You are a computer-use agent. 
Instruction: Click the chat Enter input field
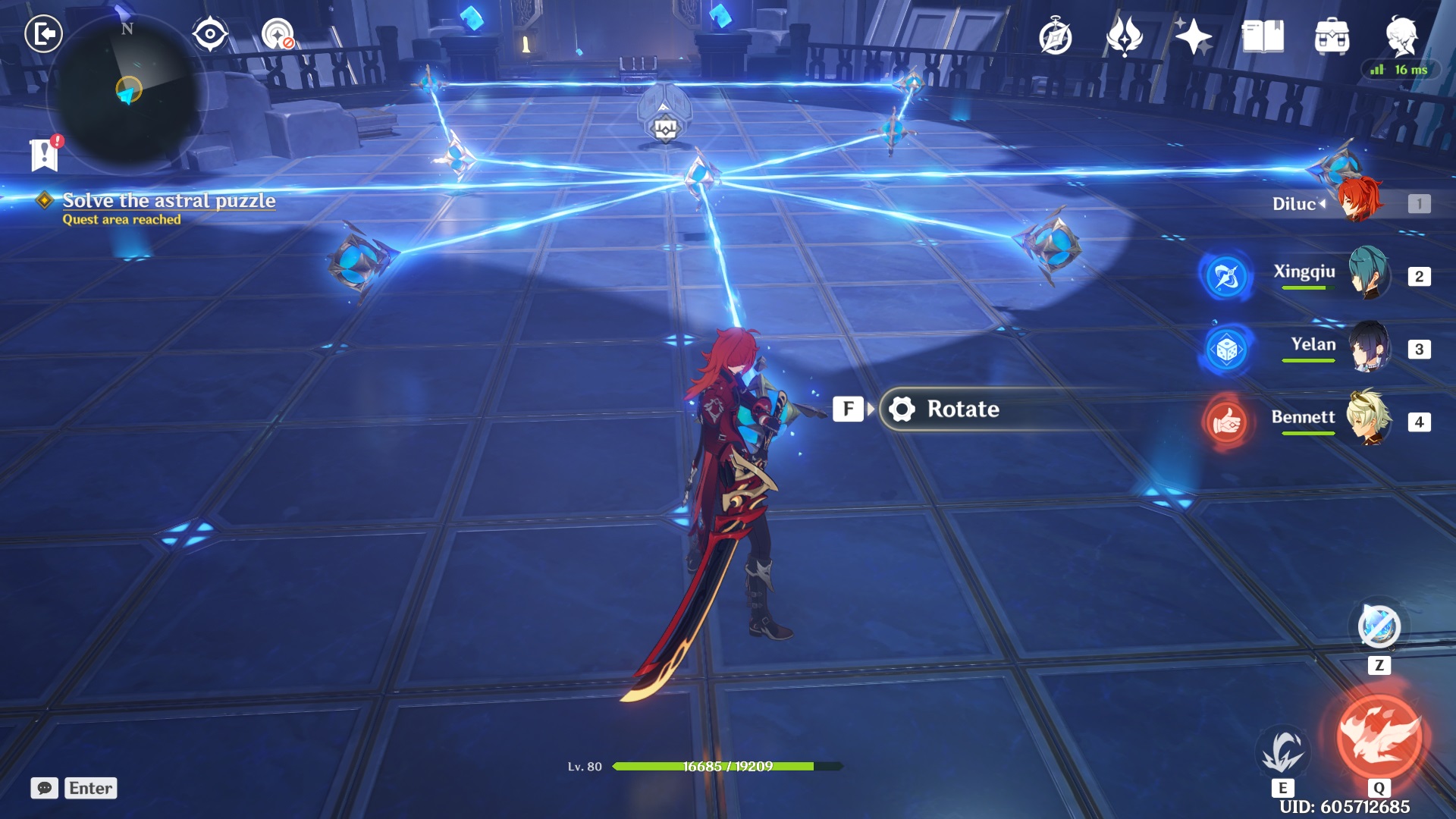90,789
